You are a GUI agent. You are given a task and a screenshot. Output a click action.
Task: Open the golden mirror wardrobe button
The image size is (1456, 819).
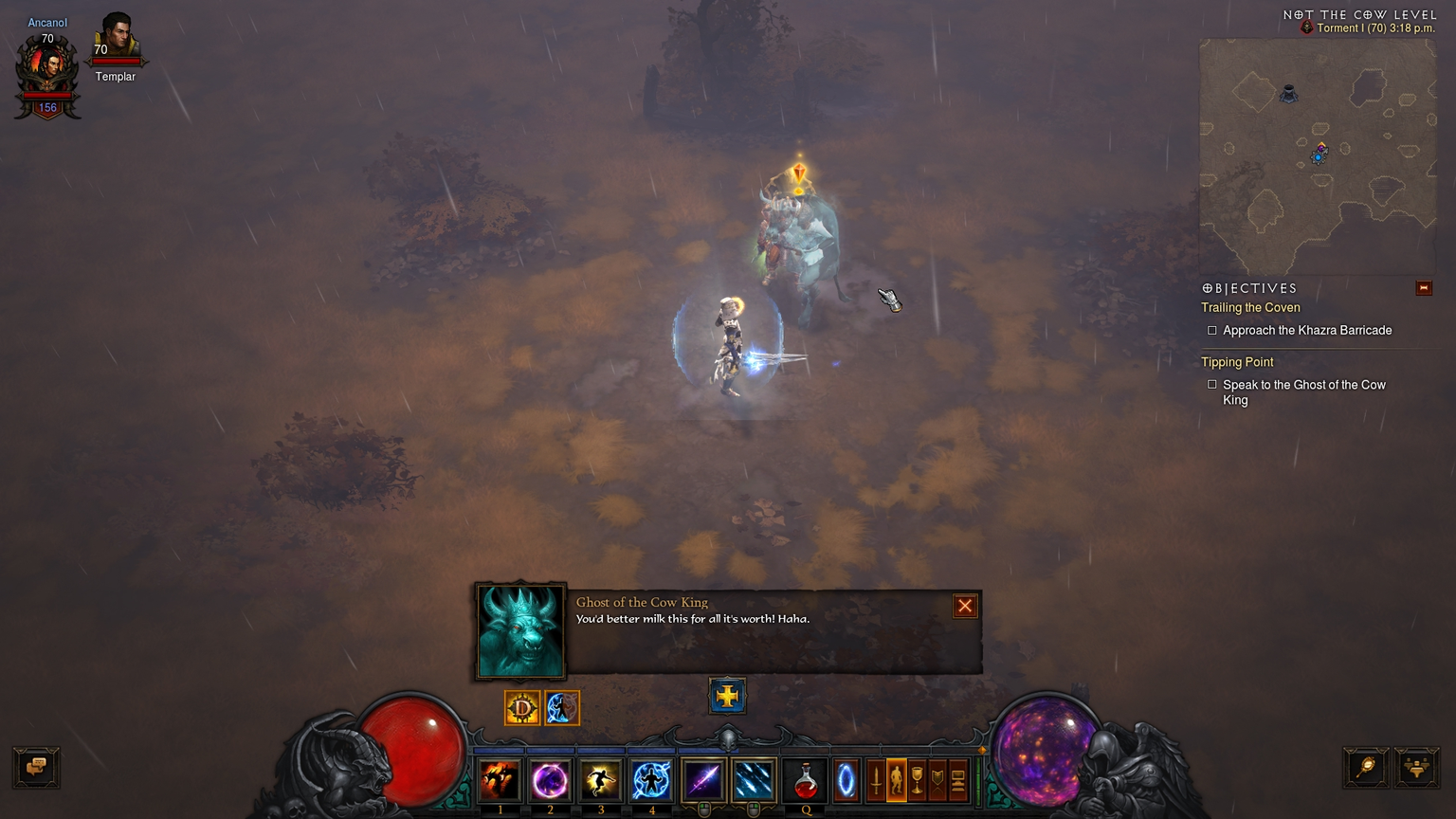pyautogui.click(x=1366, y=767)
